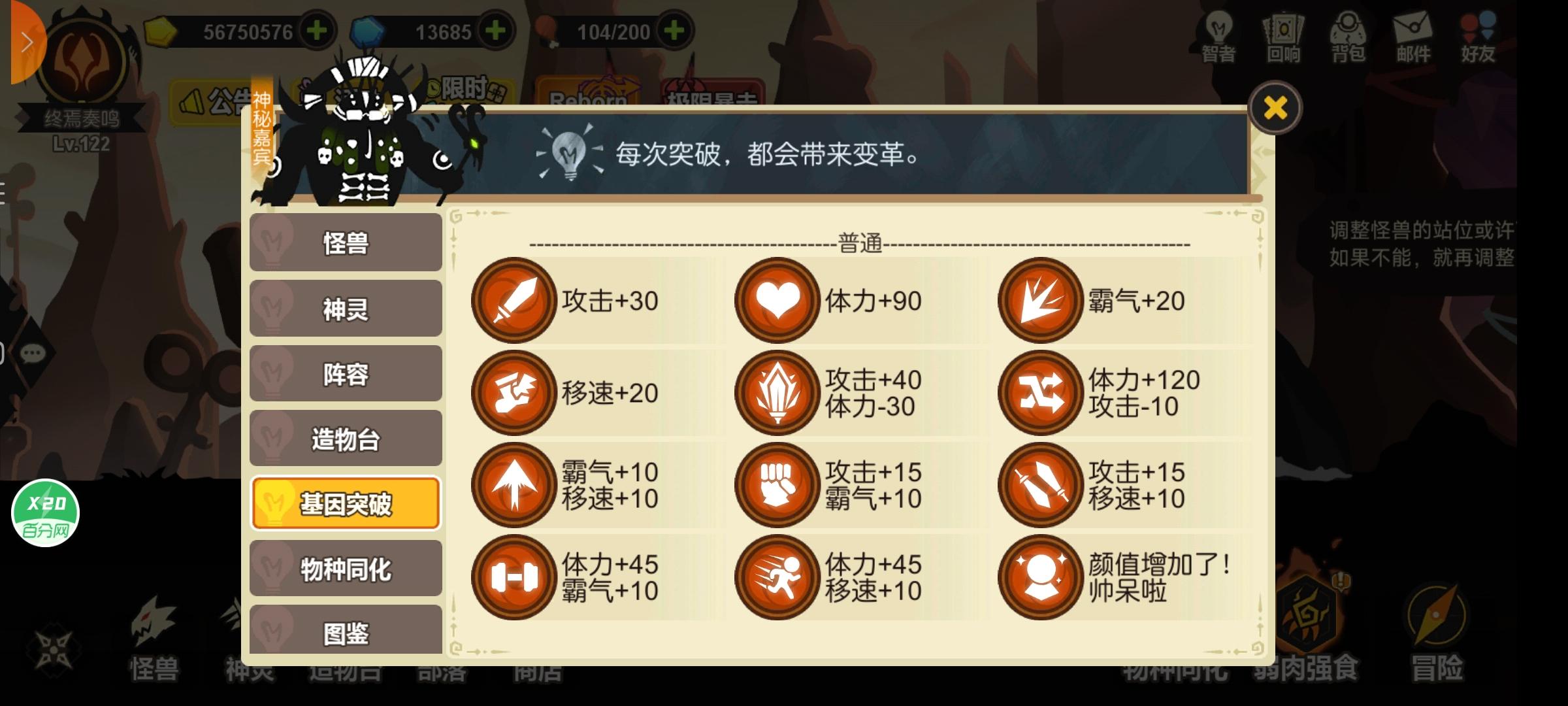Select the 攻击+15 霸气+10 fist gene
Screen dimensions: 1568x706
point(777,484)
